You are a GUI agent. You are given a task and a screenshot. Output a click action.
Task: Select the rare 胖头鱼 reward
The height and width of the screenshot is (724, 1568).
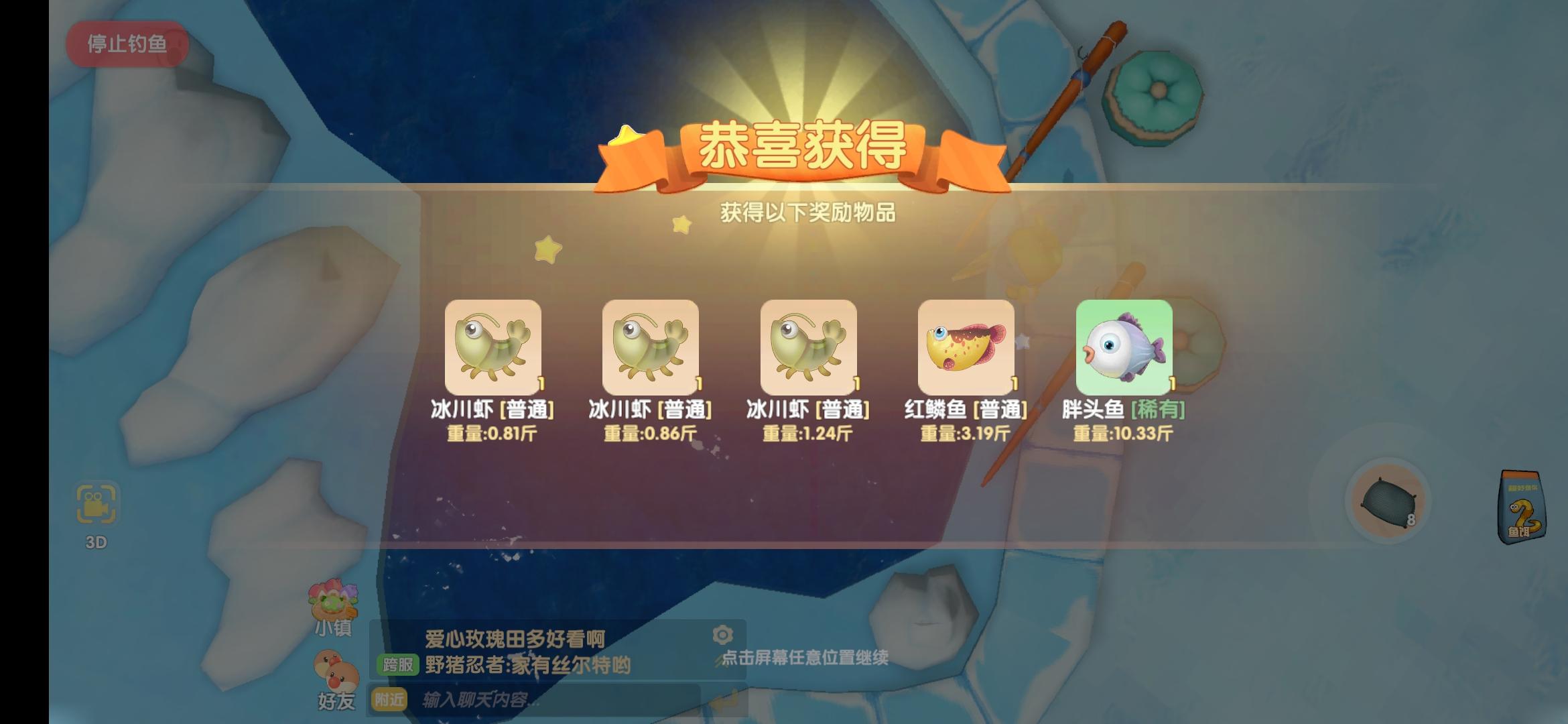pos(1123,346)
